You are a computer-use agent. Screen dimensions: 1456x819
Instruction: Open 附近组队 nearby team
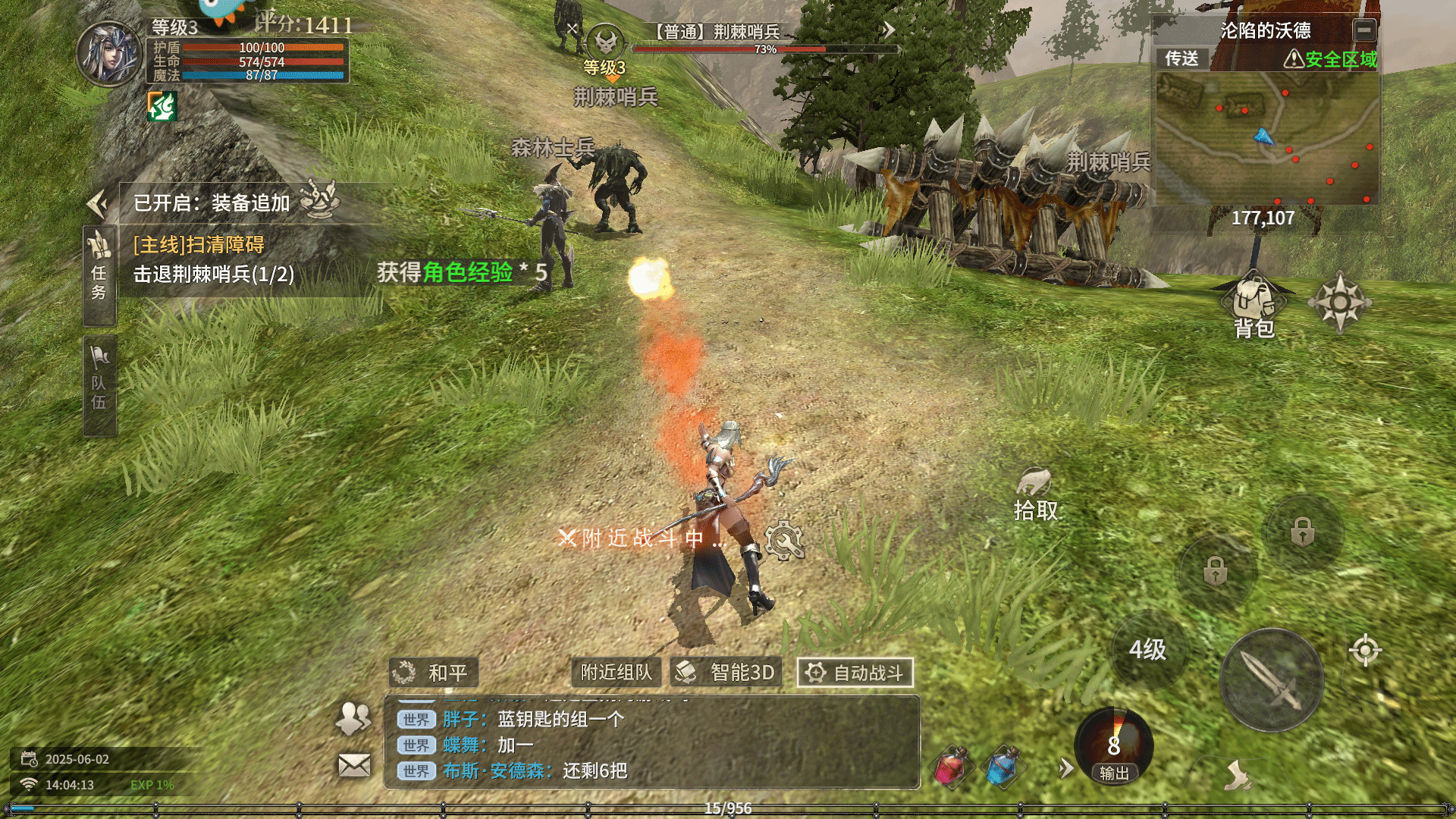click(x=616, y=673)
